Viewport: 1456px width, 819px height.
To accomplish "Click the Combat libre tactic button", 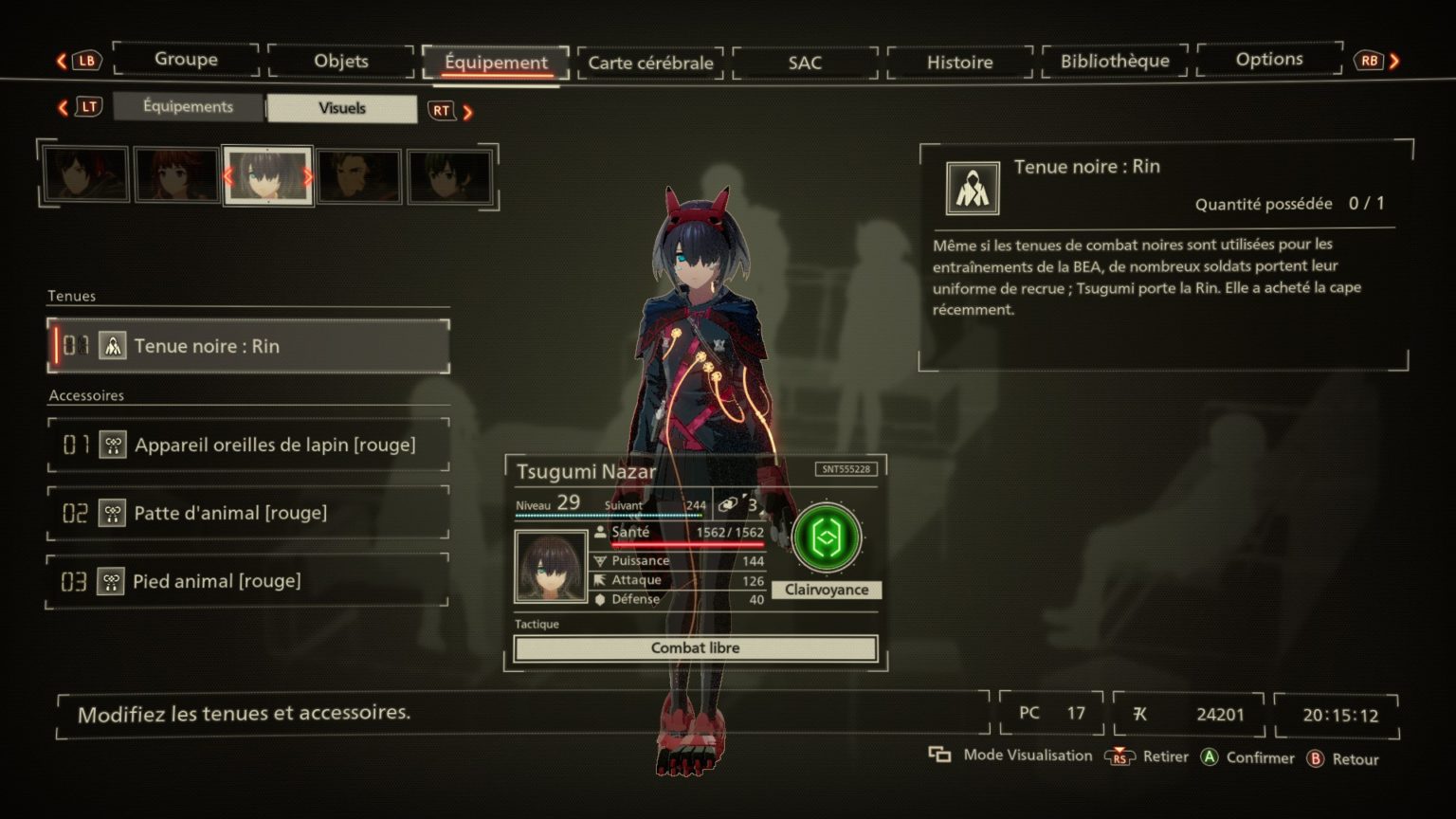I will (x=695, y=648).
